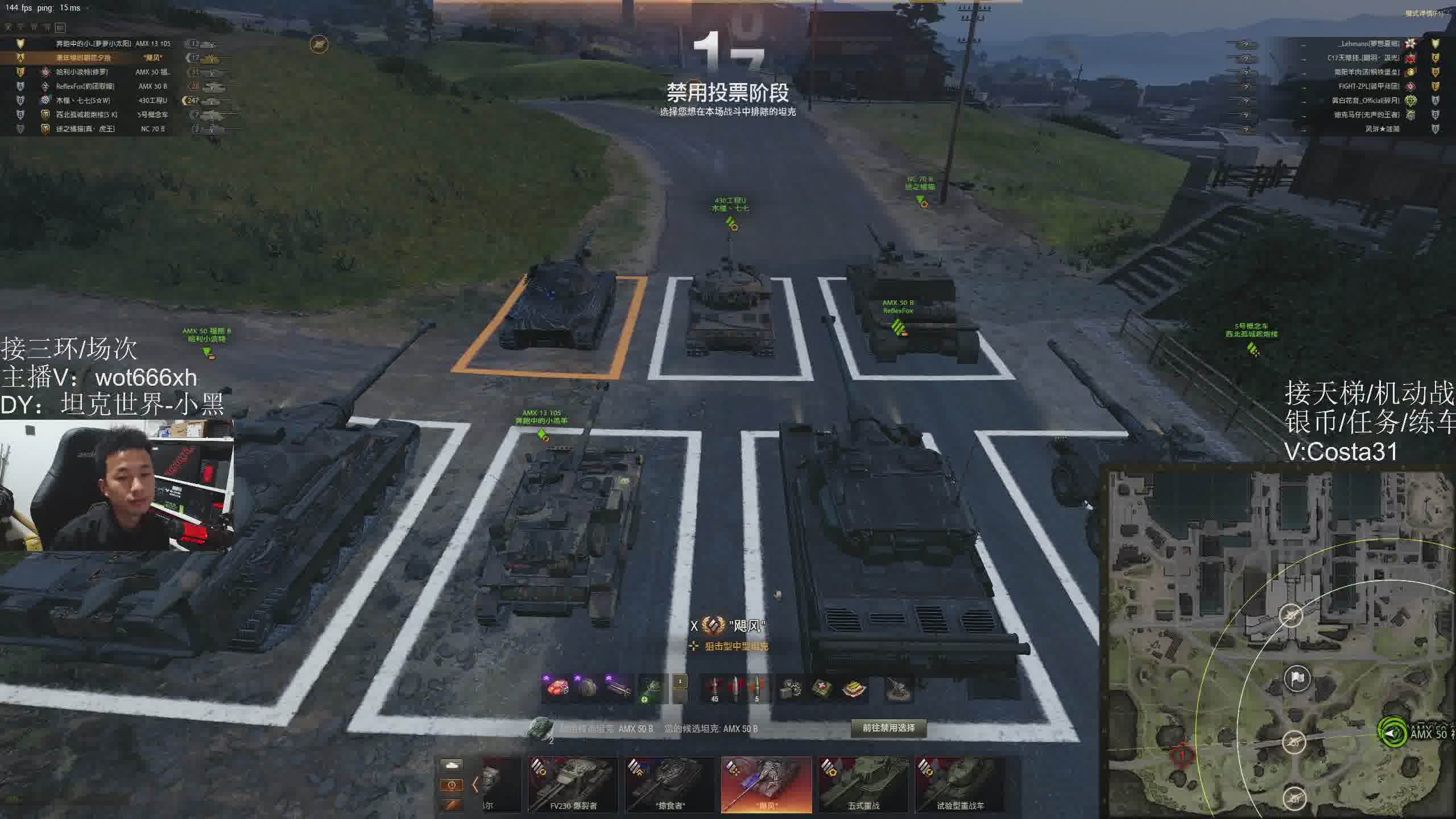1456x819 pixels.
Task: Click the flag base marker on the minimap
Action: click(x=1297, y=679)
